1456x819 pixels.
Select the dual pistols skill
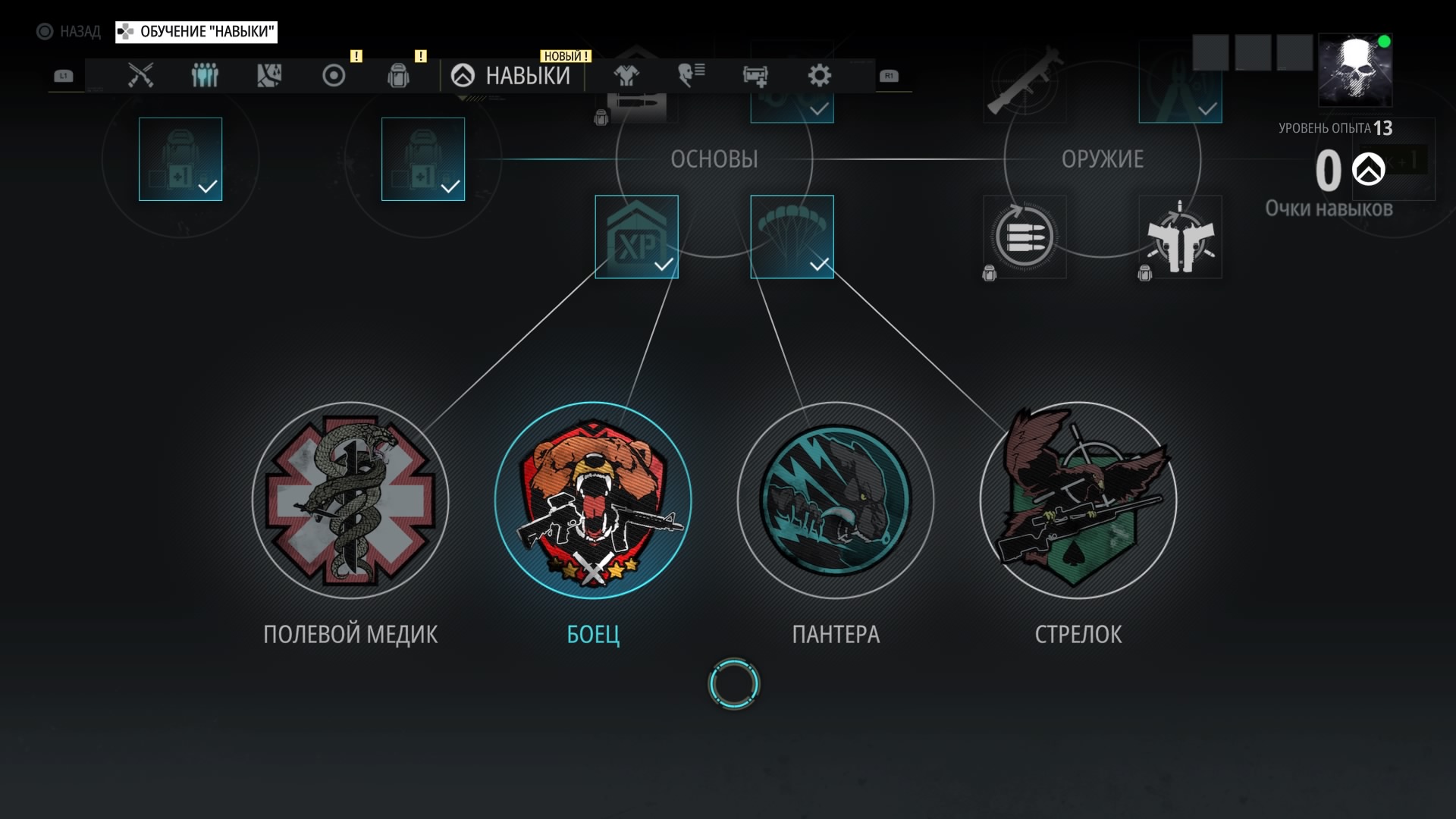(x=1180, y=237)
